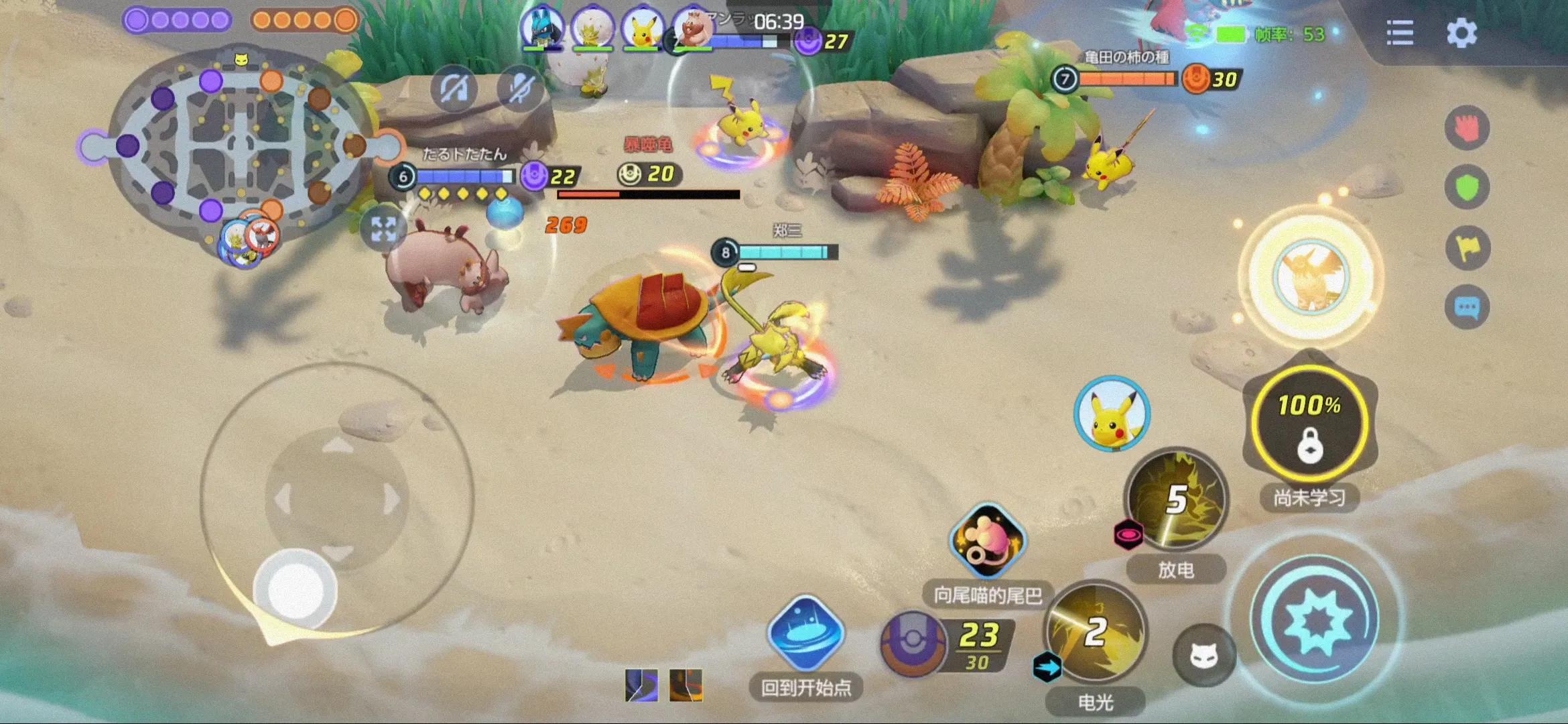The width and height of the screenshot is (1568, 724).
Task: Toggle the muted microphone icon
Action: 521,89
